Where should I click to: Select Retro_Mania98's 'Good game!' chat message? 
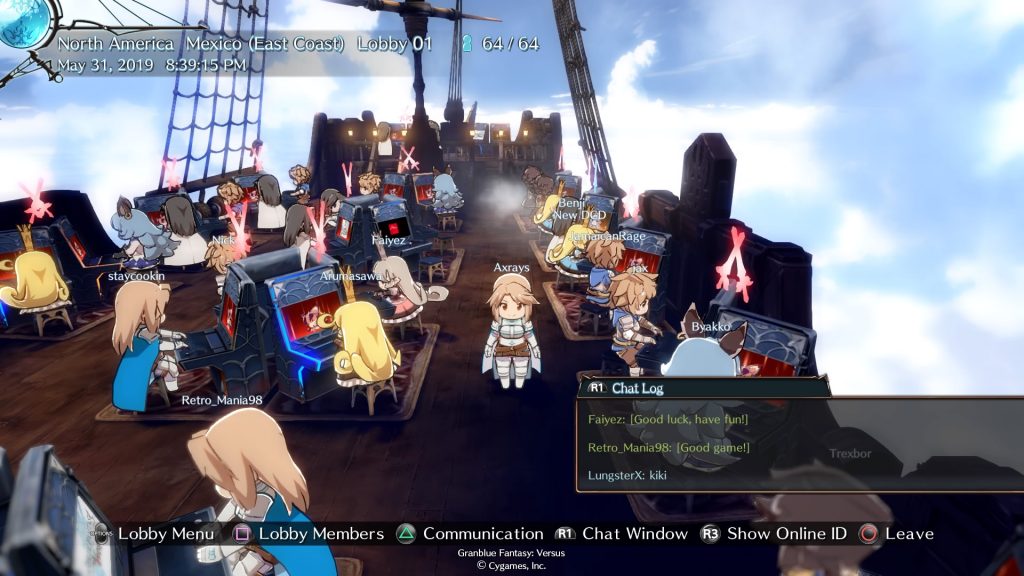click(669, 447)
